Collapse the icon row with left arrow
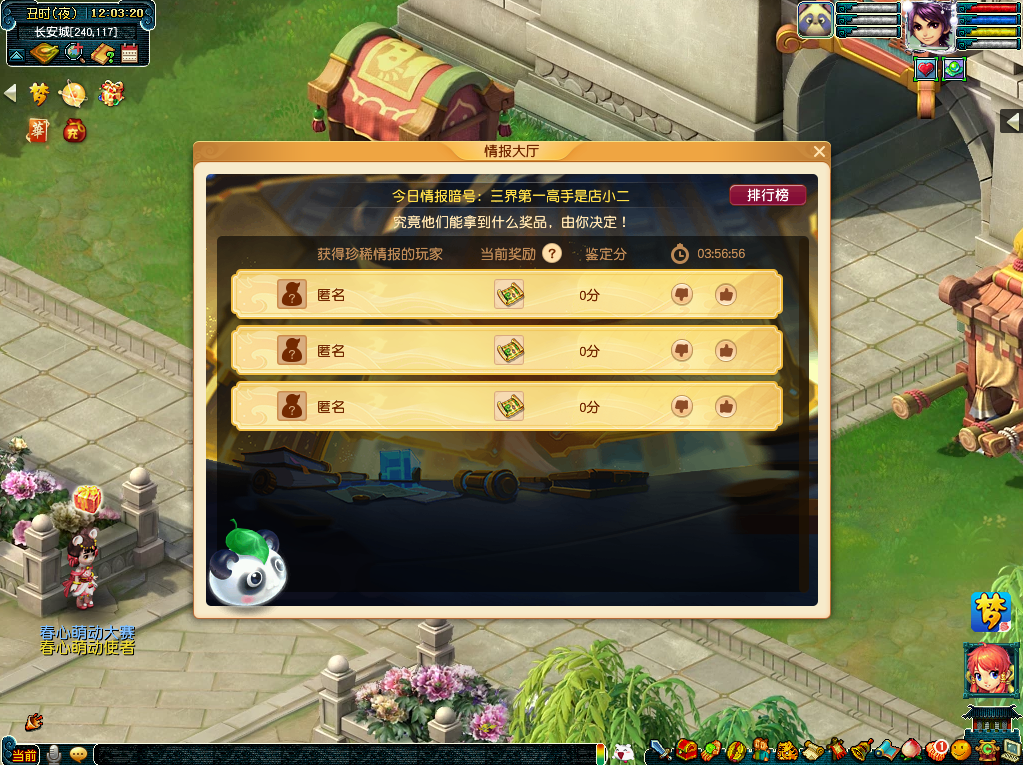 [x=11, y=94]
